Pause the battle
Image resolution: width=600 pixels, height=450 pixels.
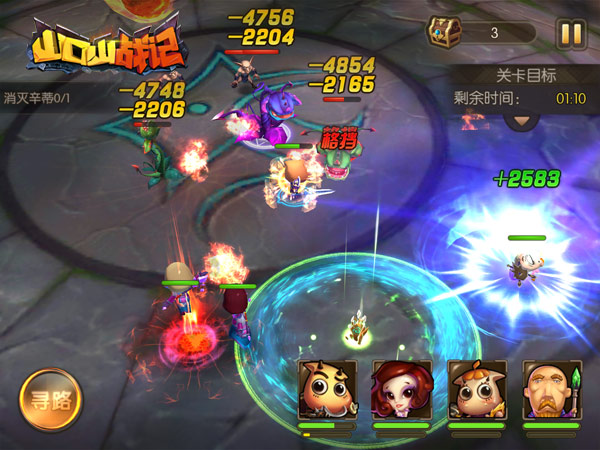point(571,33)
